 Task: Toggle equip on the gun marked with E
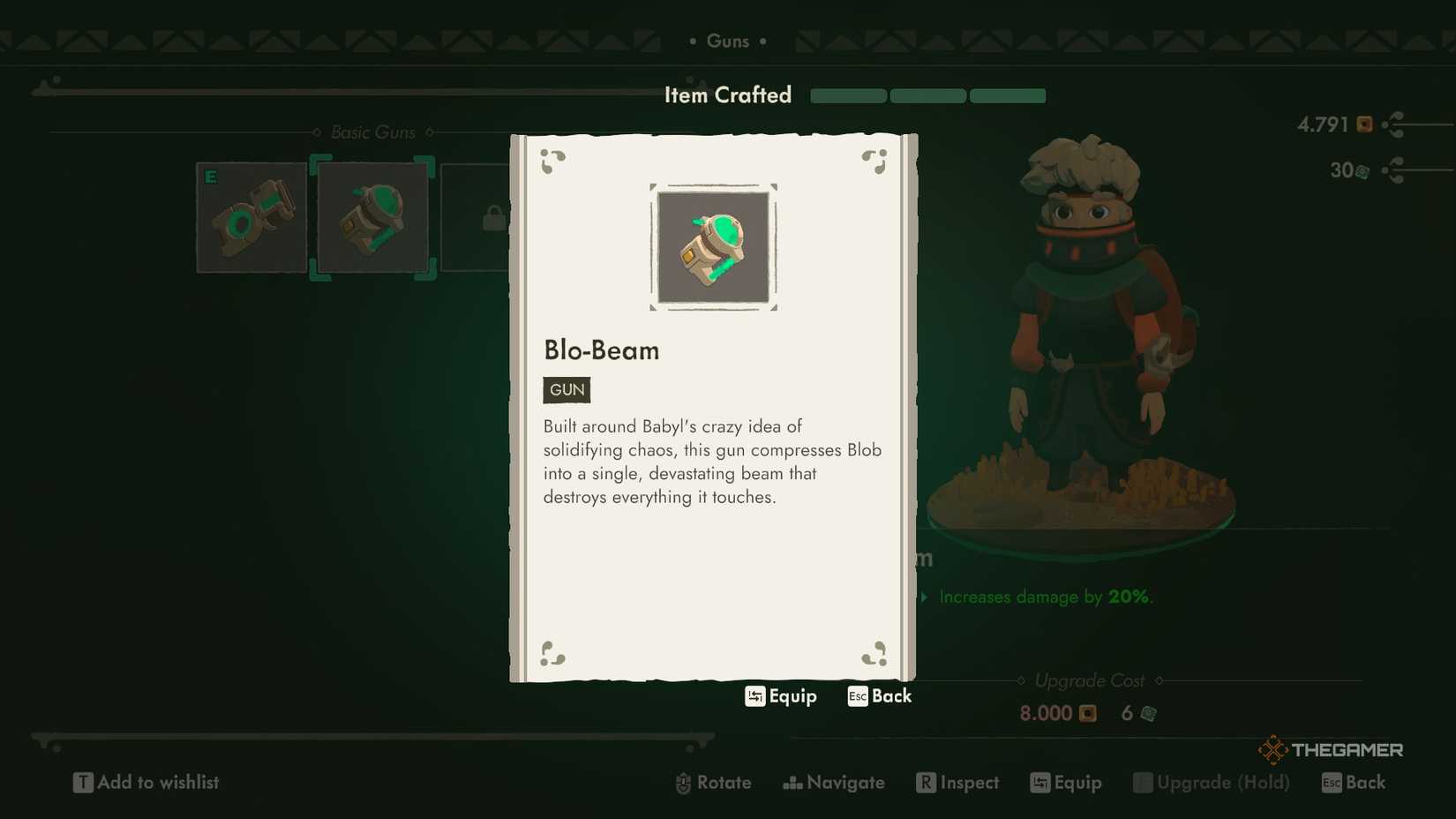pyautogui.click(x=251, y=216)
